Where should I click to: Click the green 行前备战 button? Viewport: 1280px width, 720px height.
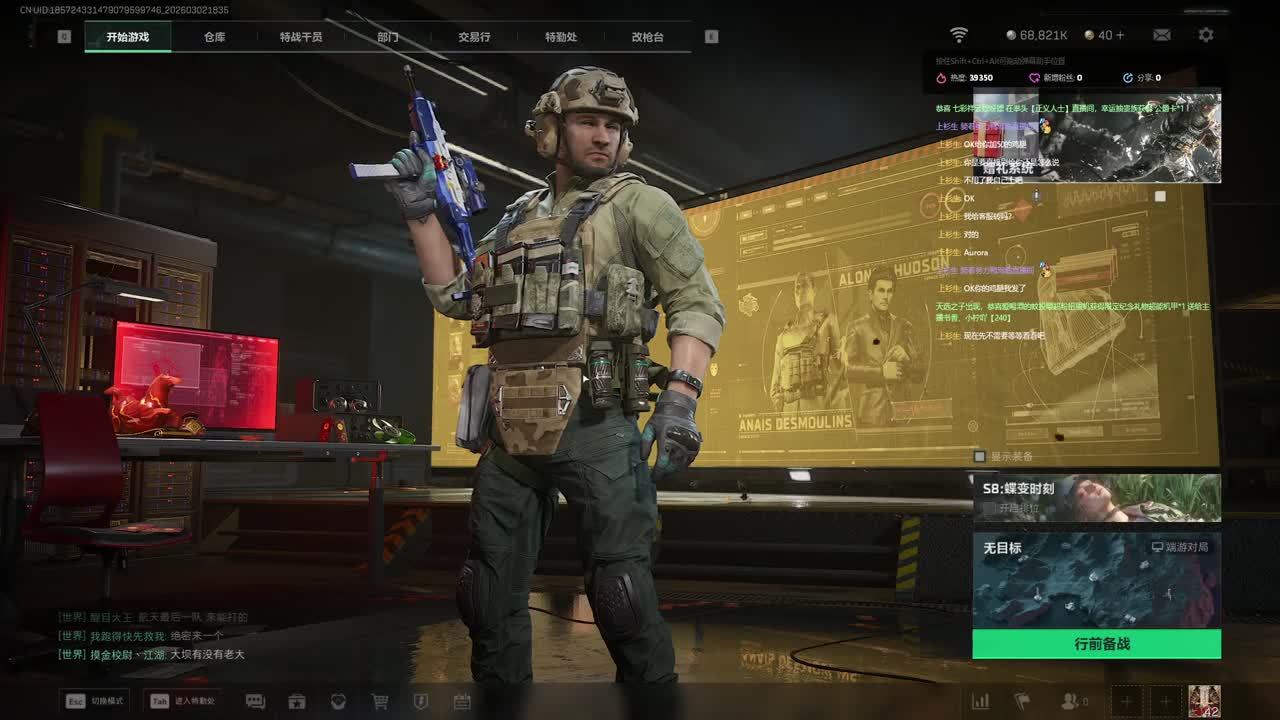coord(1096,644)
